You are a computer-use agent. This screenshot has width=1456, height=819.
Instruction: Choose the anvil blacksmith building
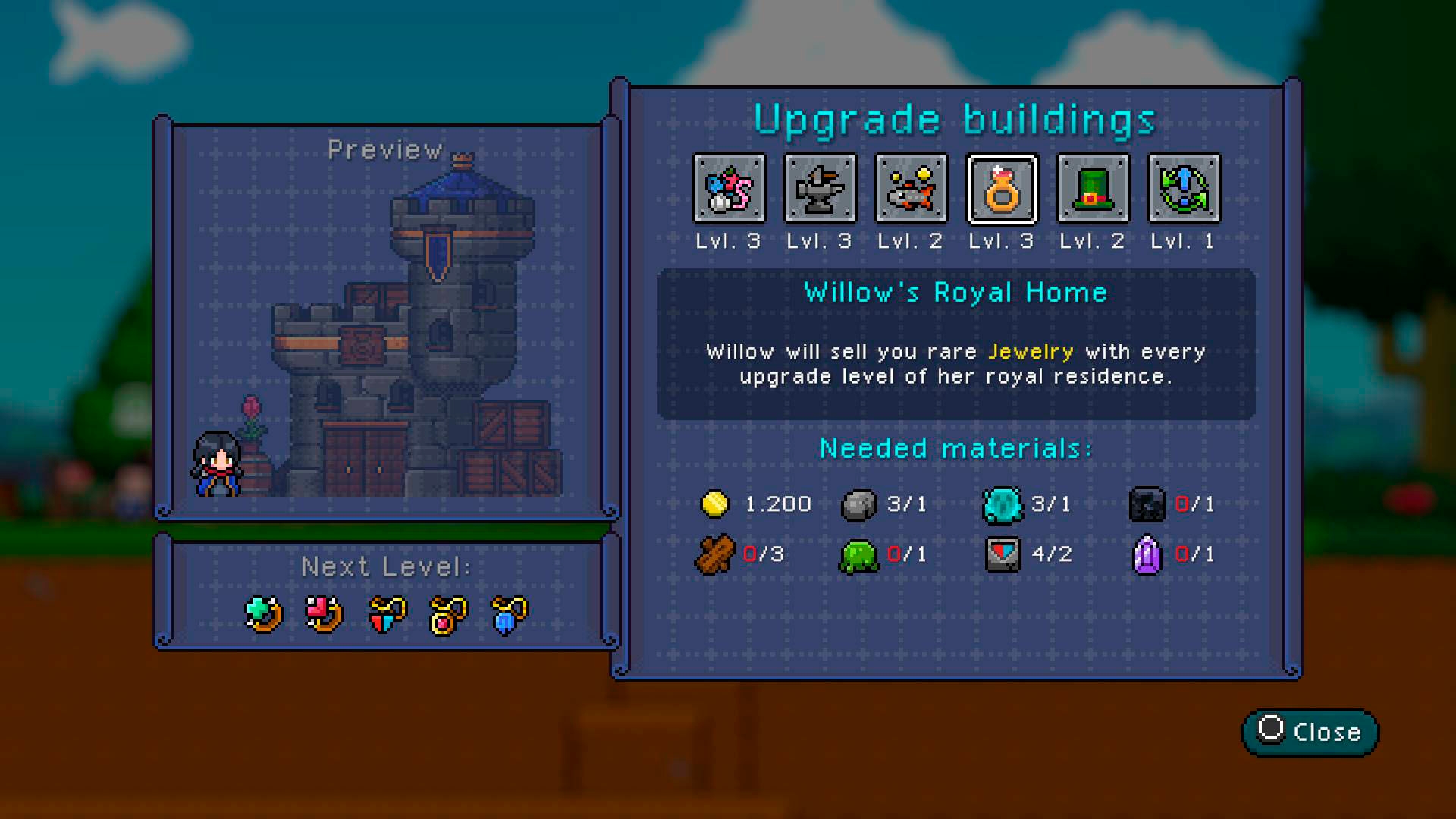(x=820, y=189)
